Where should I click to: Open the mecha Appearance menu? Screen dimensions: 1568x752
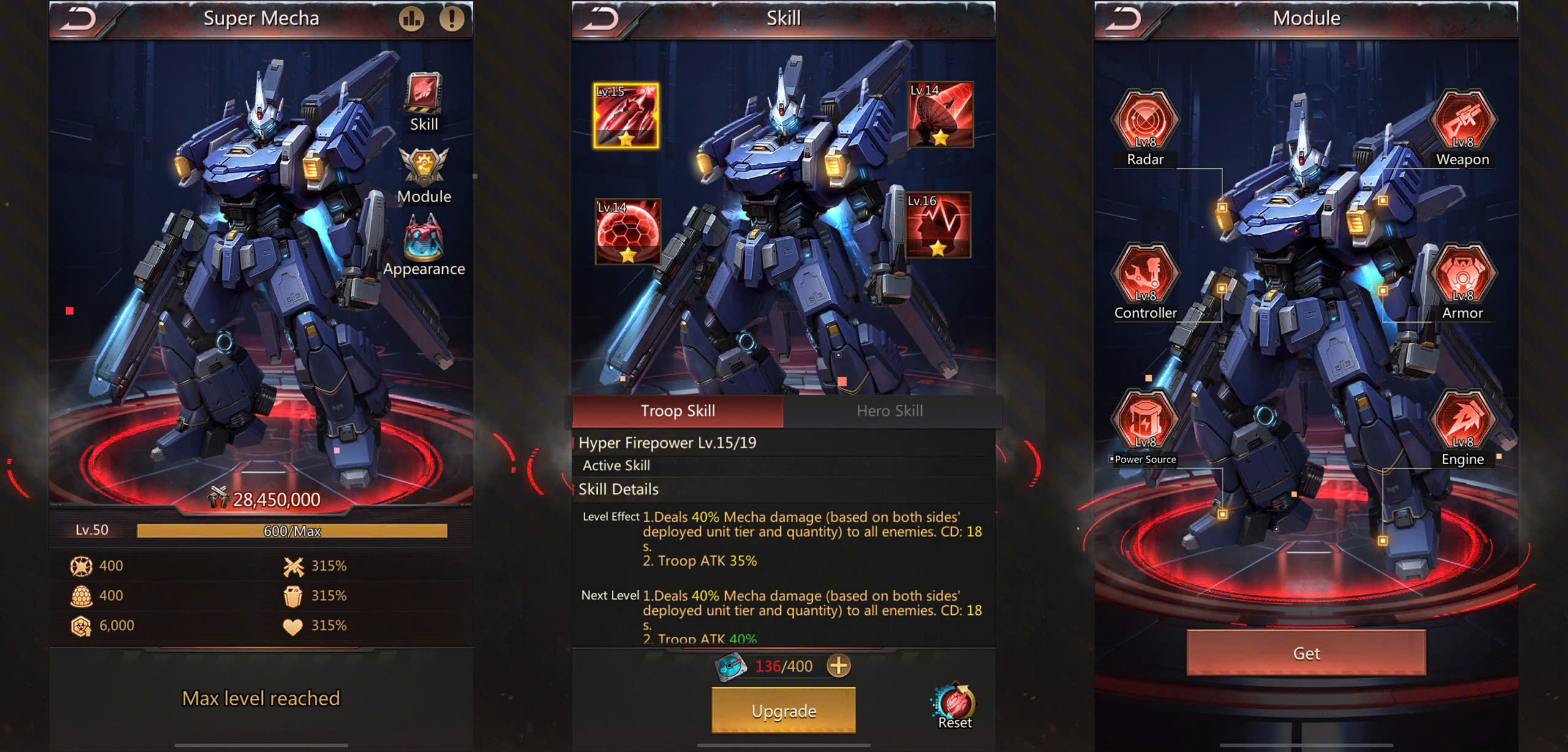[x=423, y=245]
